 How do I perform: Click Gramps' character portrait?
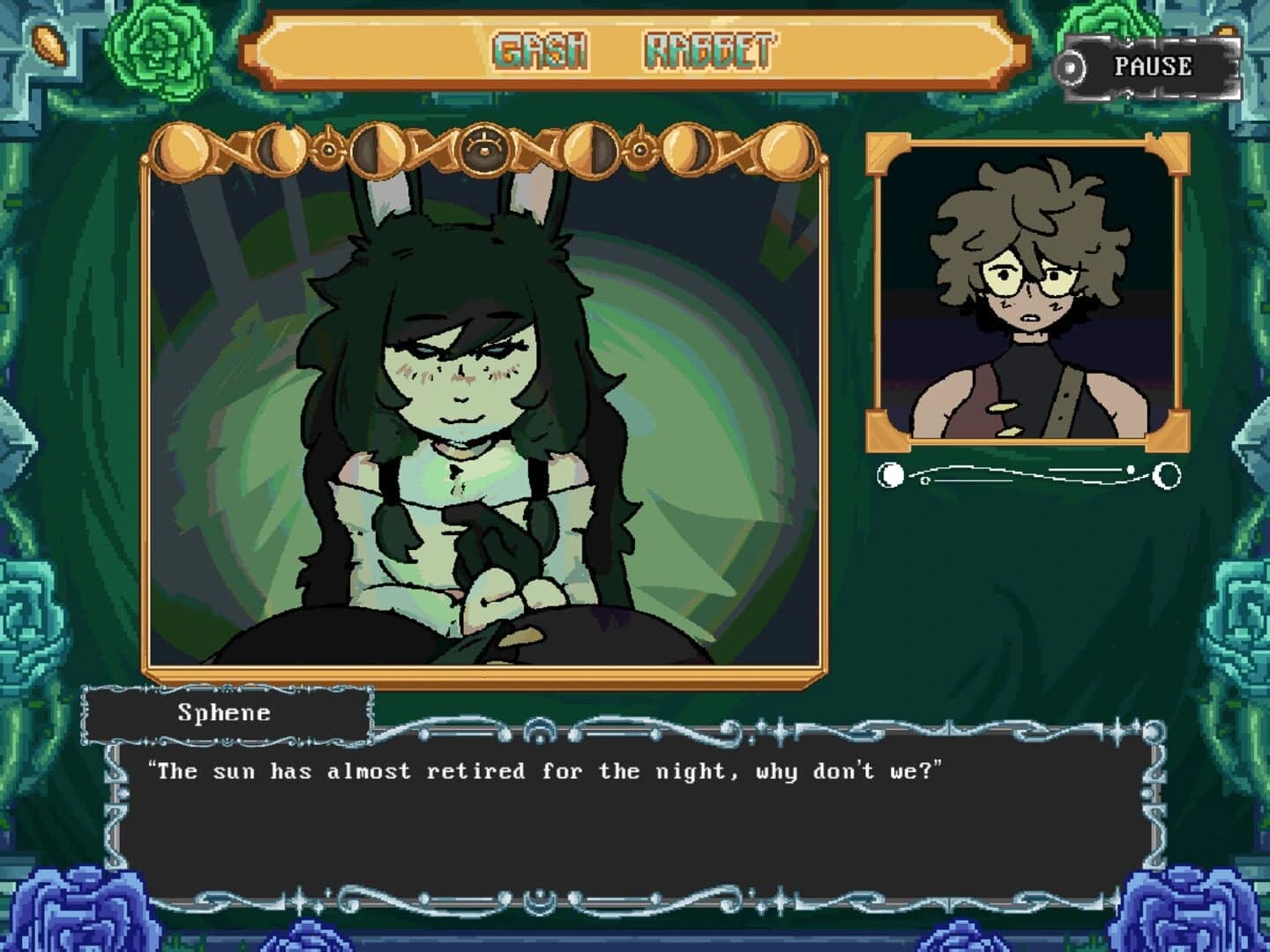point(1026,291)
